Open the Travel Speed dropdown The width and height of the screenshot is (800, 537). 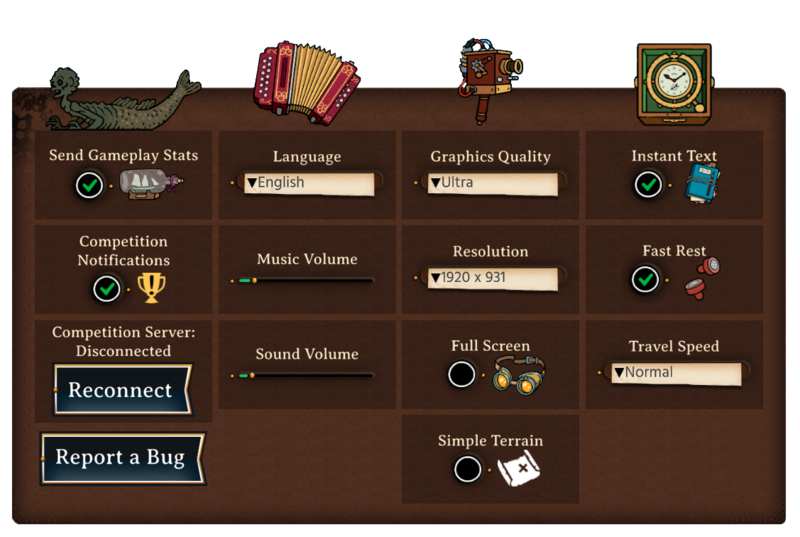click(x=675, y=373)
